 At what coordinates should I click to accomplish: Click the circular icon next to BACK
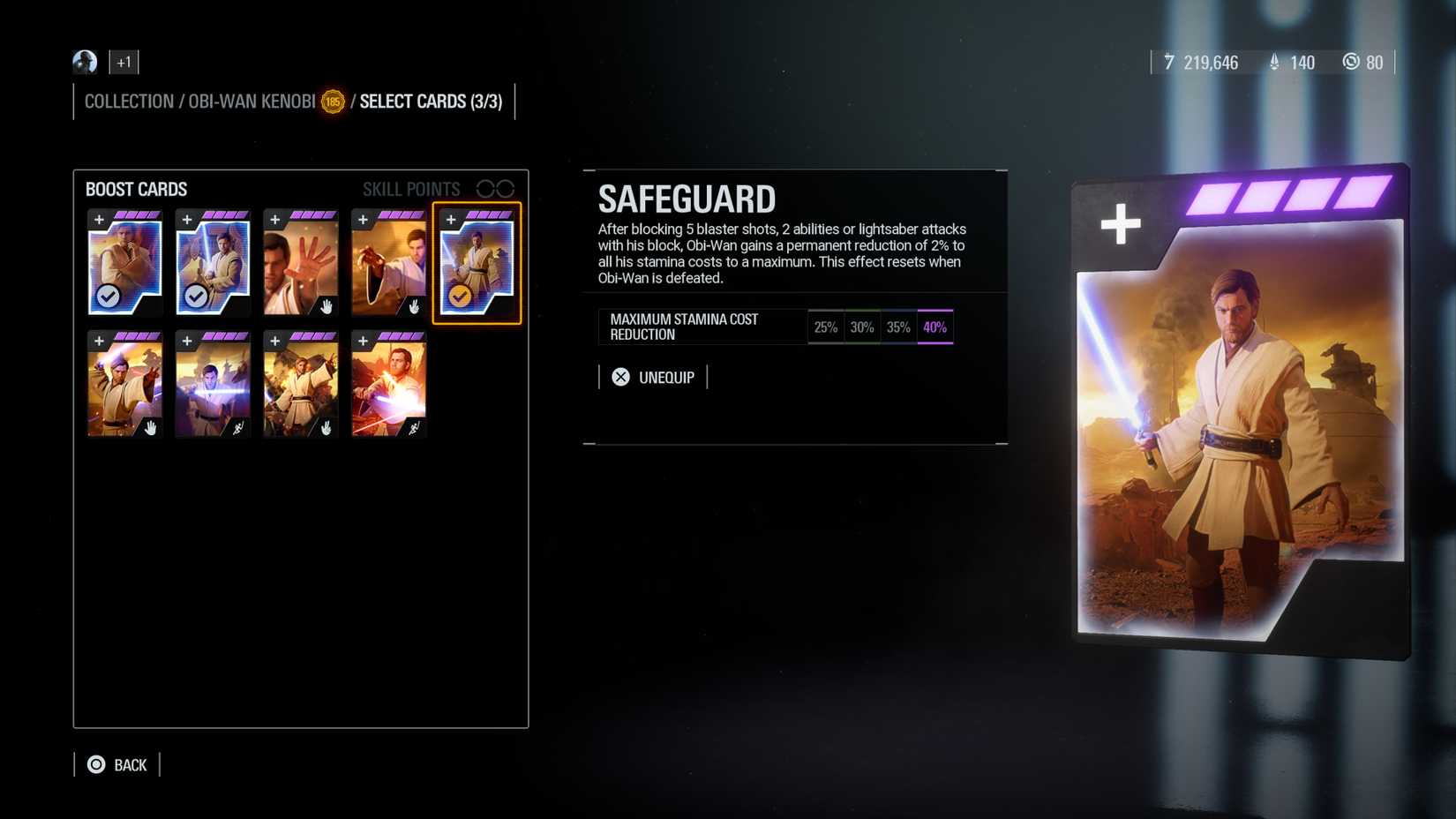[x=95, y=764]
